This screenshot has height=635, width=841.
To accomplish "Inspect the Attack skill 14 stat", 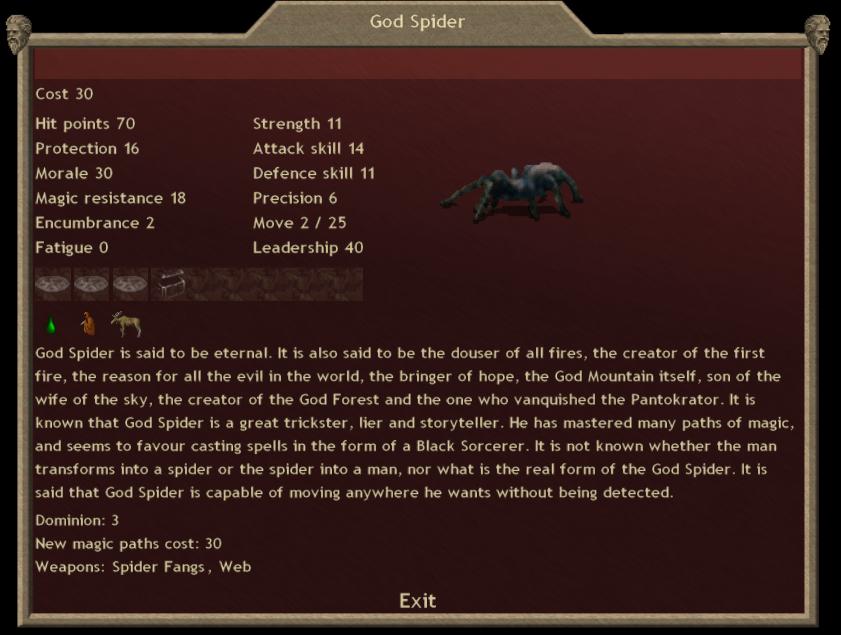I will (308, 149).
